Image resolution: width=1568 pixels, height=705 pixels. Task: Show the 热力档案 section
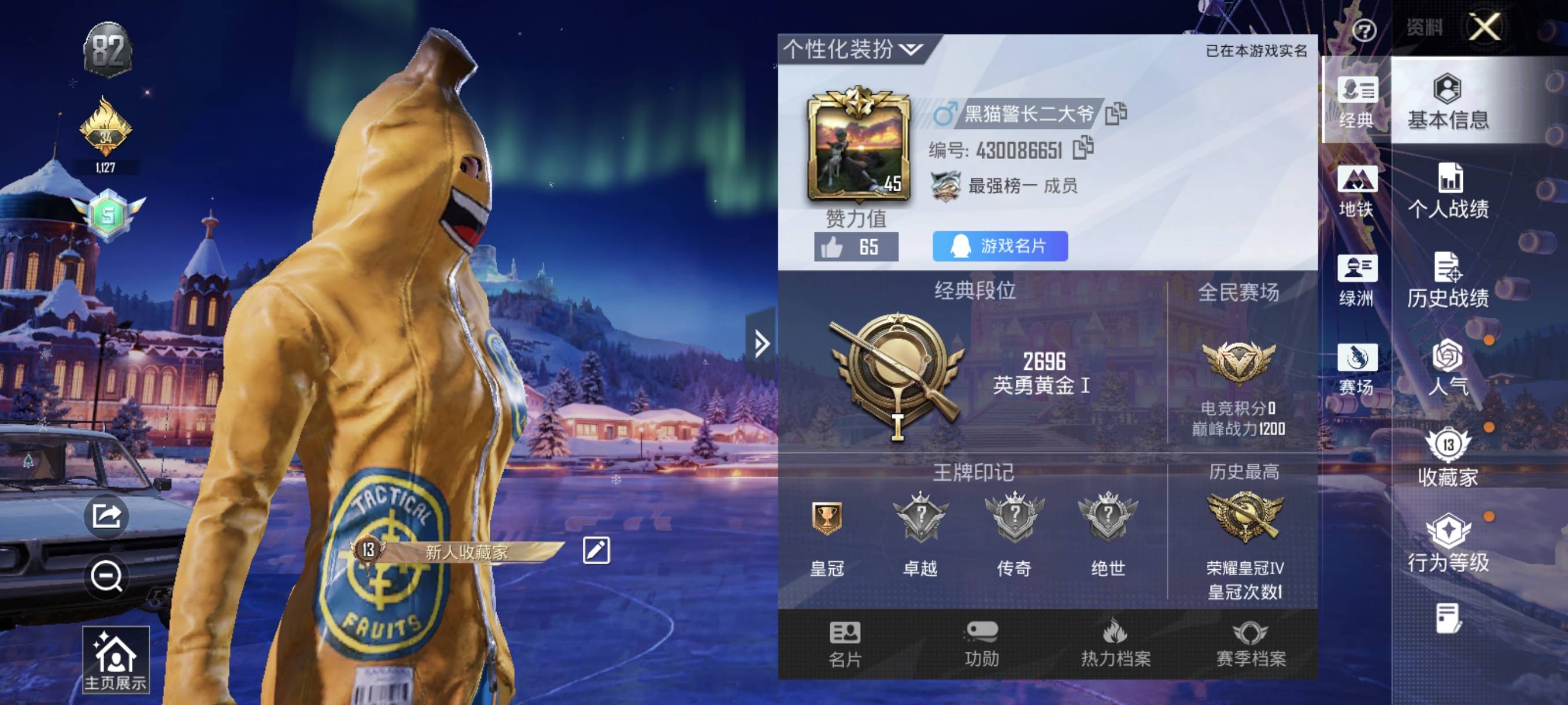point(1115,644)
